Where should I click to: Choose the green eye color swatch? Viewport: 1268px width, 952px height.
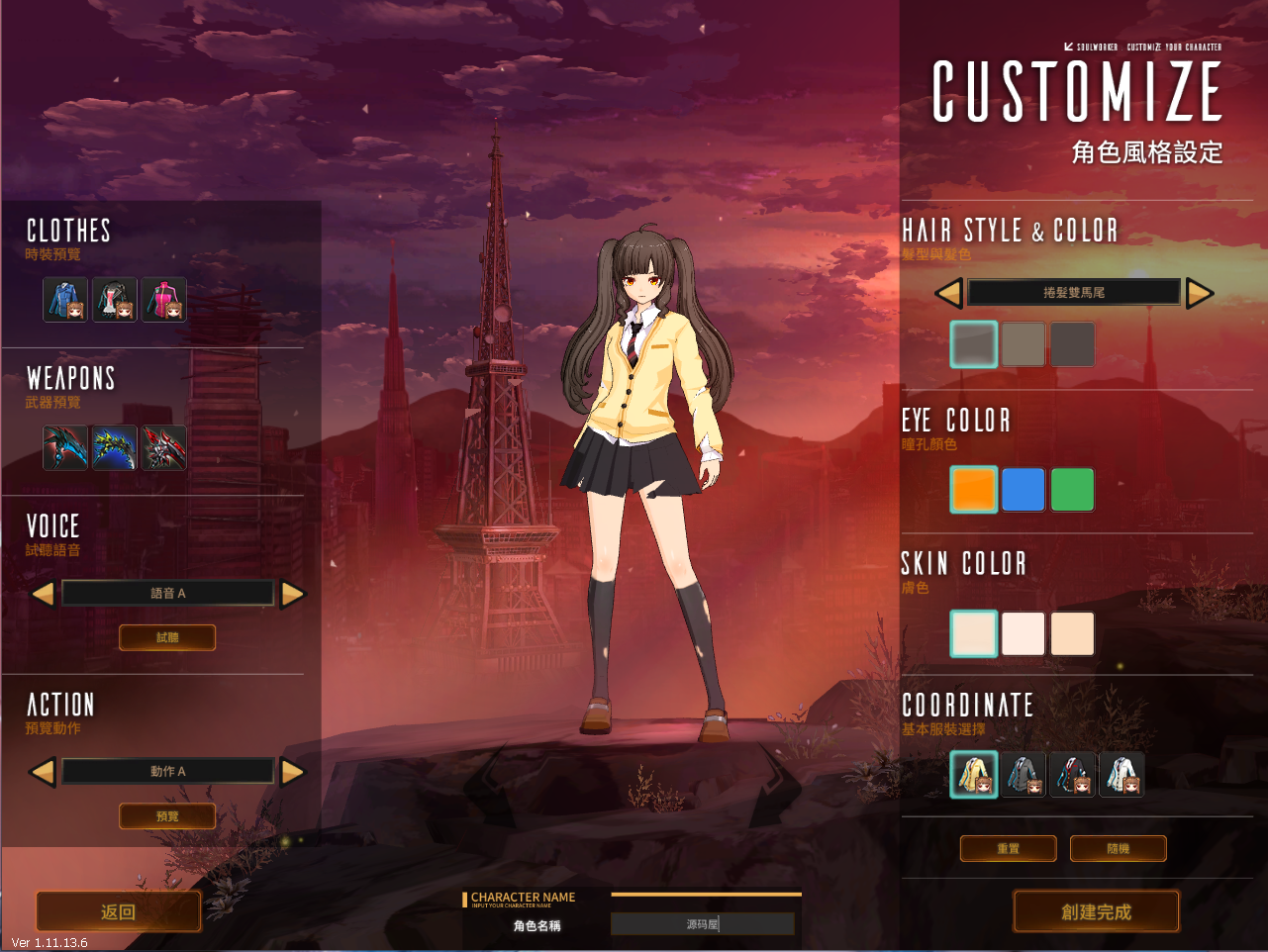click(1072, 490)
